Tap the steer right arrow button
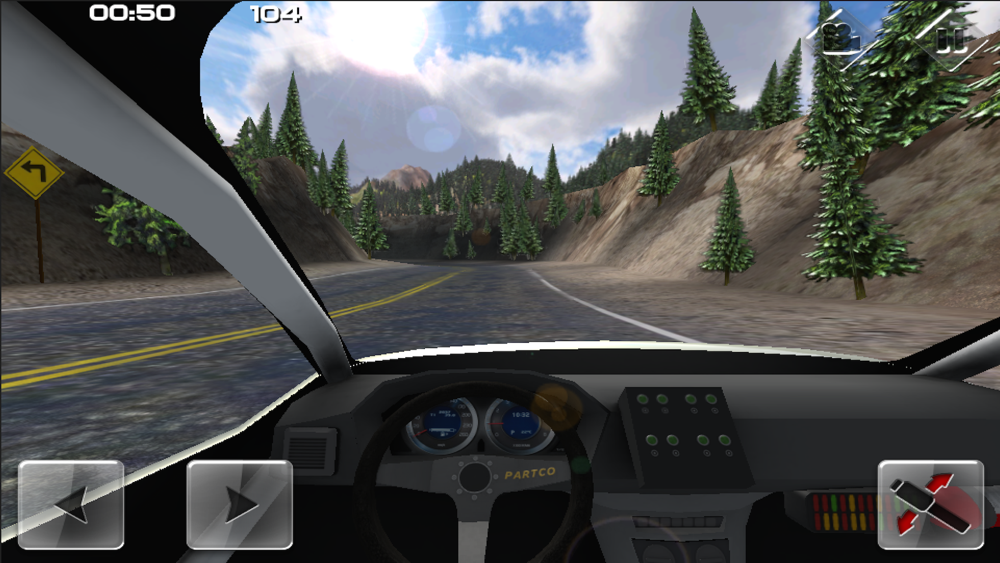The image size is (1000, 563). click(x=240, y=504)
